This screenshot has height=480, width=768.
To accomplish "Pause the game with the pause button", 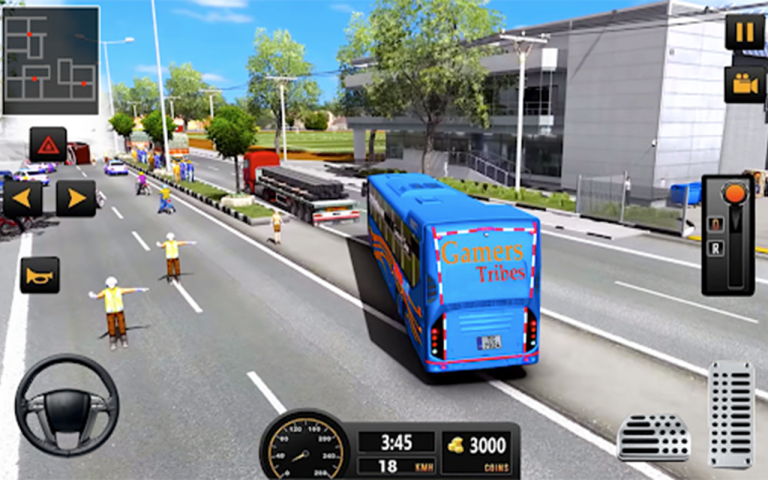I will [744, 32].
